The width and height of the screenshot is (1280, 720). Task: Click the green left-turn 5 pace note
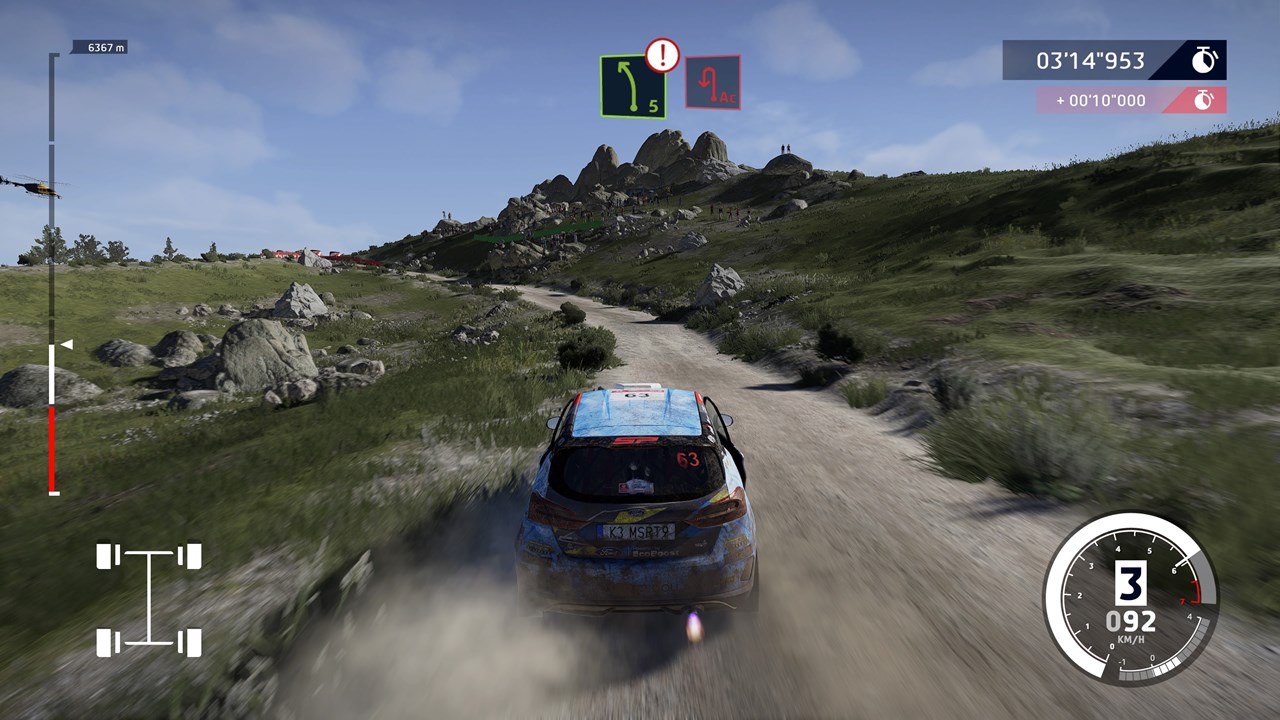(x=633, y=87)
